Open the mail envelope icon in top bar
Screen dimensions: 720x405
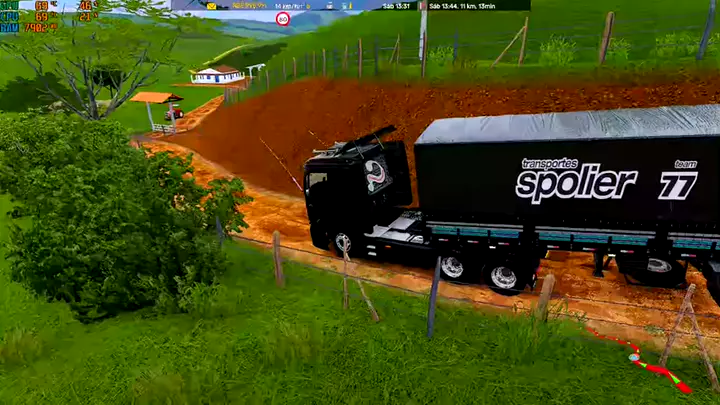click(x=212, y=6)
